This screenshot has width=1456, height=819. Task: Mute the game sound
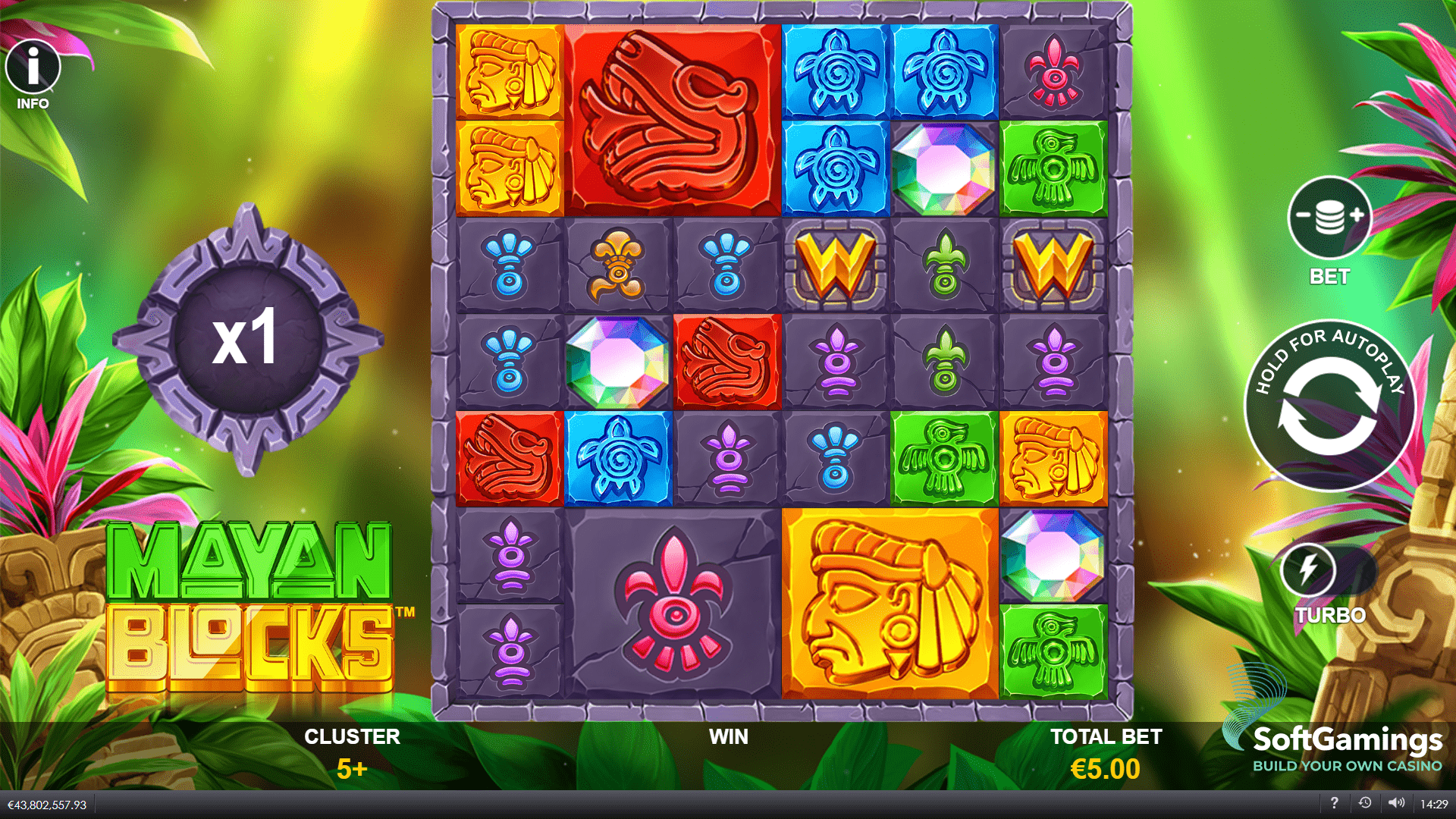(1397, 803)
